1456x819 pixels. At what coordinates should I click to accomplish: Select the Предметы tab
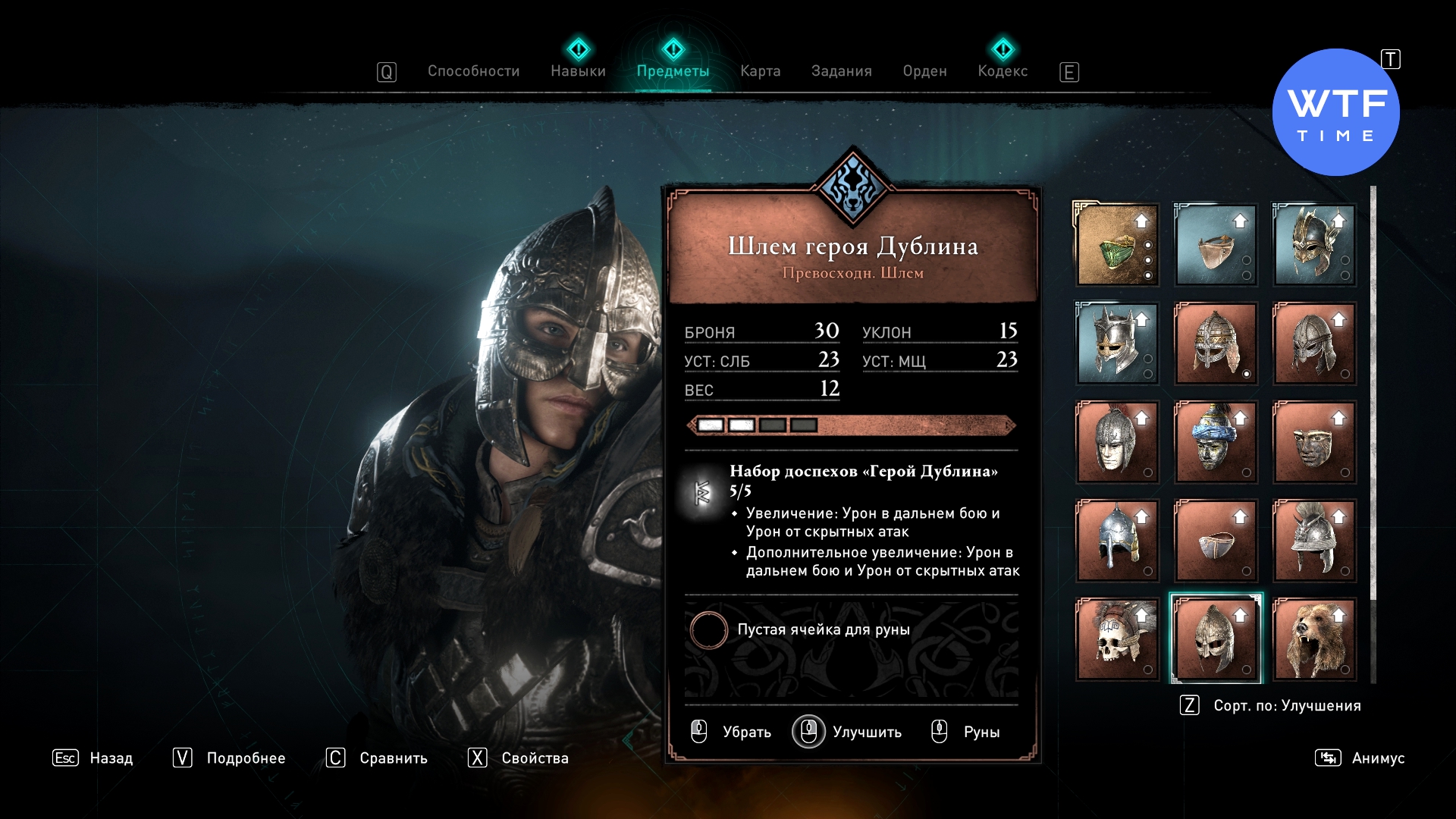673,71
